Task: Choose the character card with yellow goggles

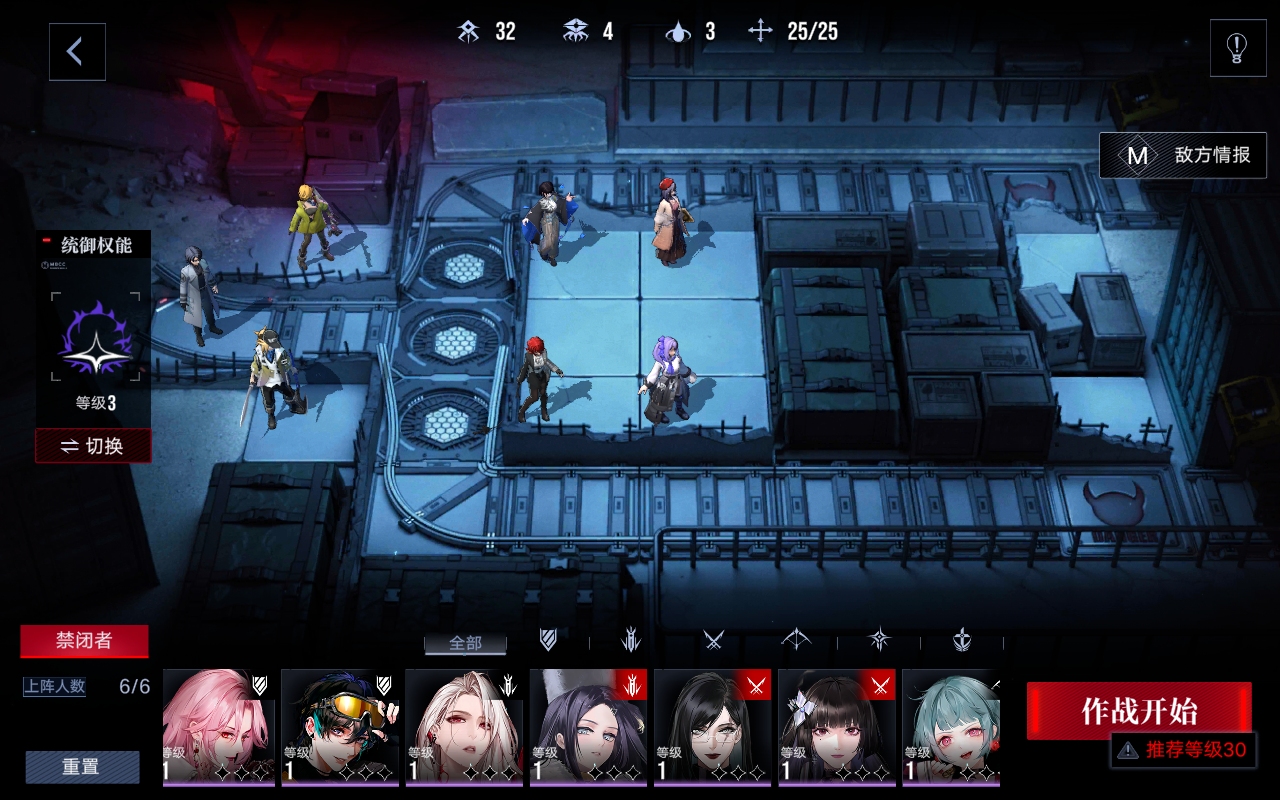Action: (x=340, y=727)
